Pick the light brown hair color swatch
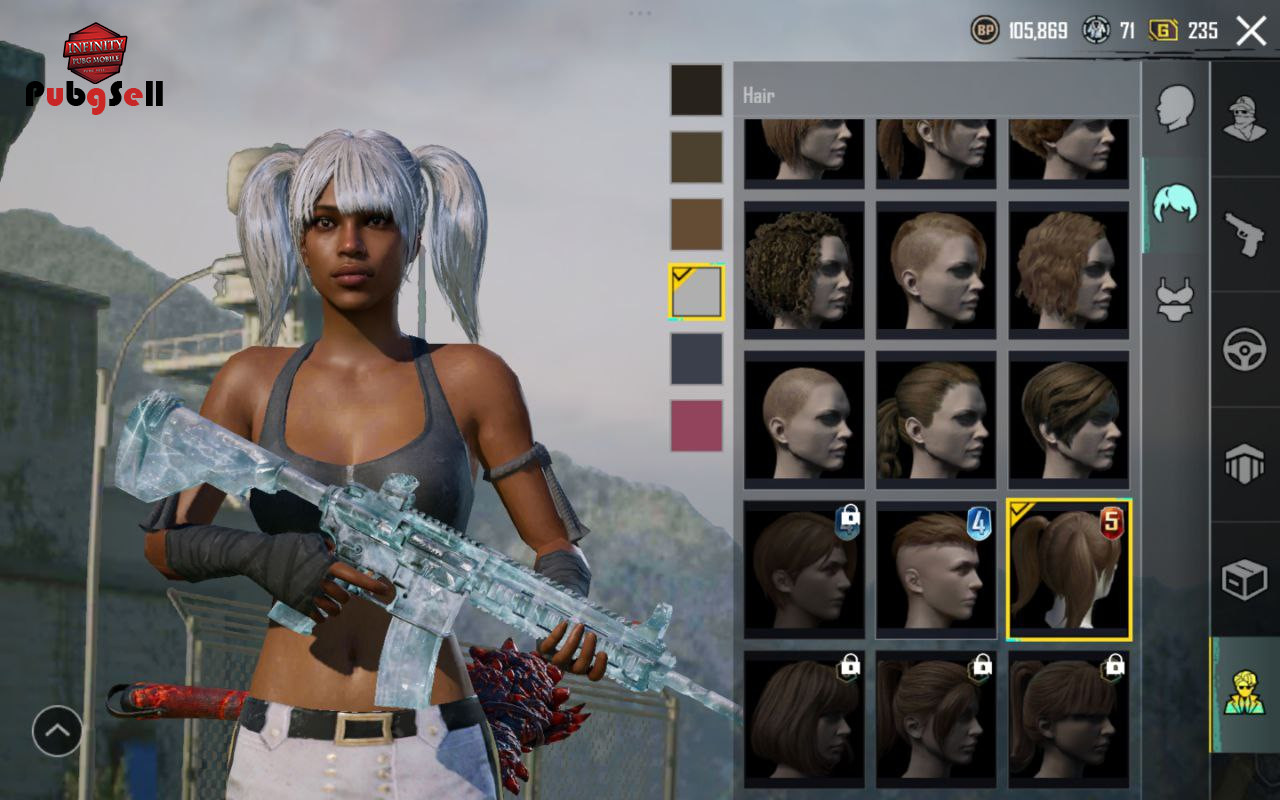 coord(696,224)
